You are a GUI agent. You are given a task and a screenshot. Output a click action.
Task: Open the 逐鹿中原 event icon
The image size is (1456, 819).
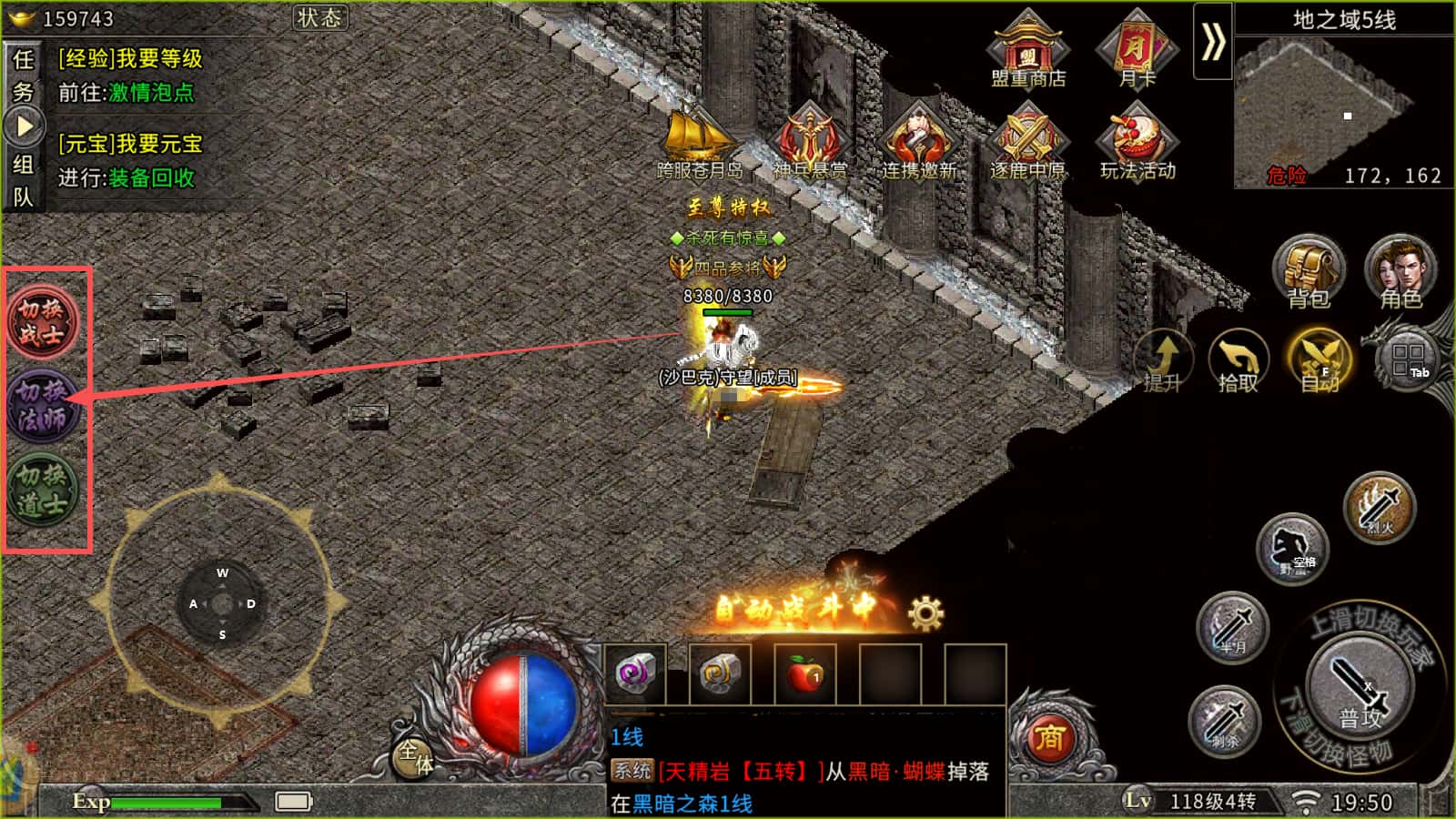1027,141
